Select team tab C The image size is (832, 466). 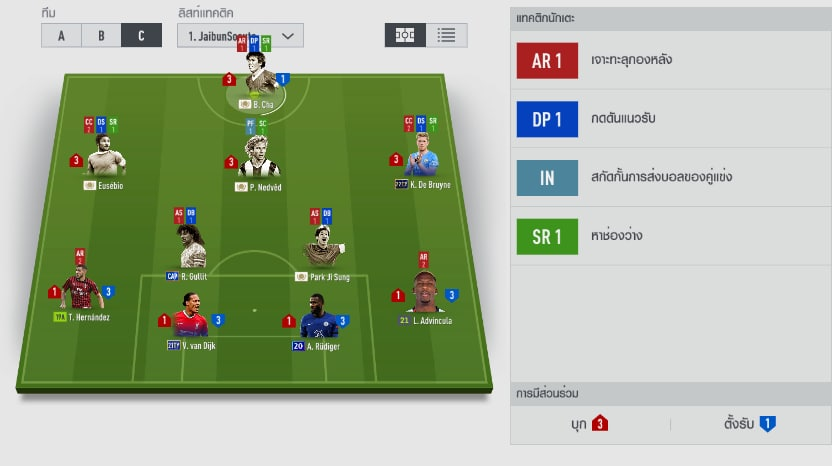pyautogui.click(x=141, y=35)
